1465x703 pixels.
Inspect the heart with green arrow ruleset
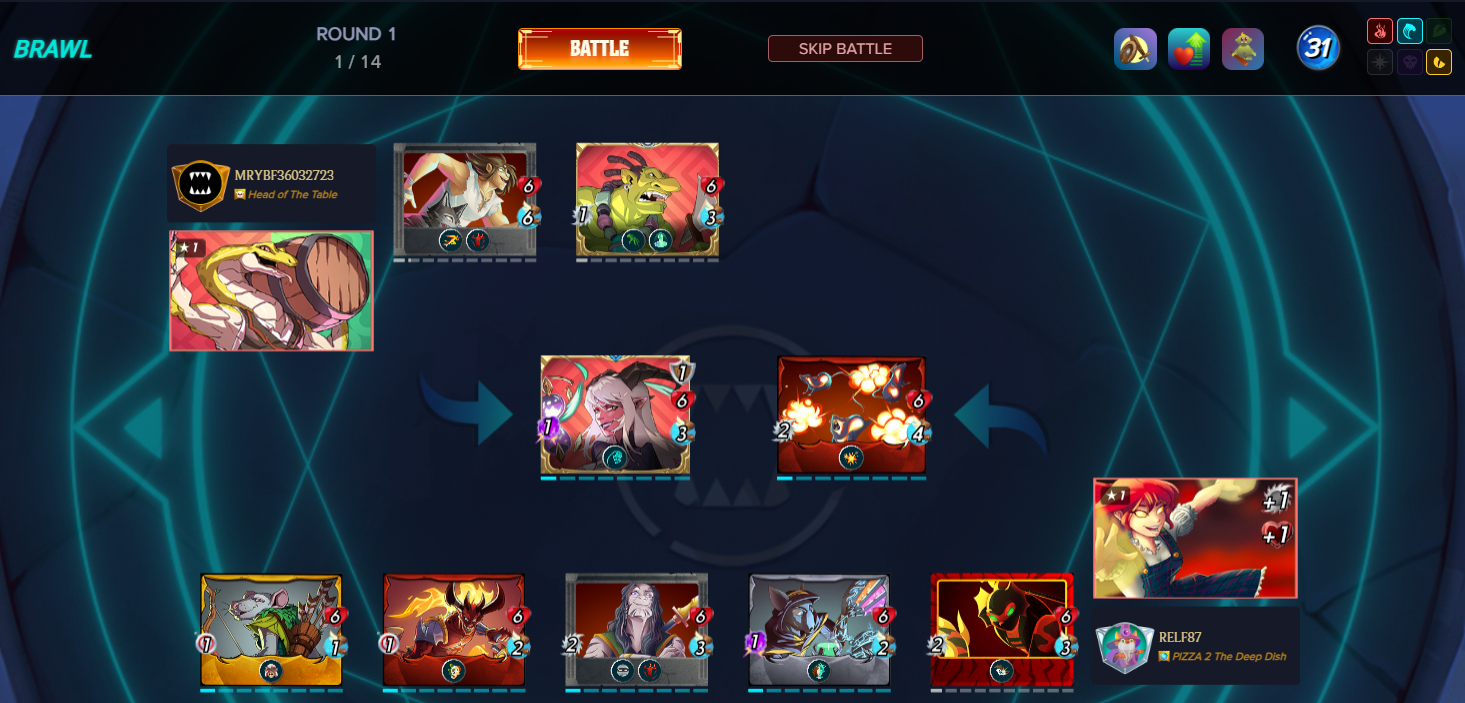tap(1189, 49)
